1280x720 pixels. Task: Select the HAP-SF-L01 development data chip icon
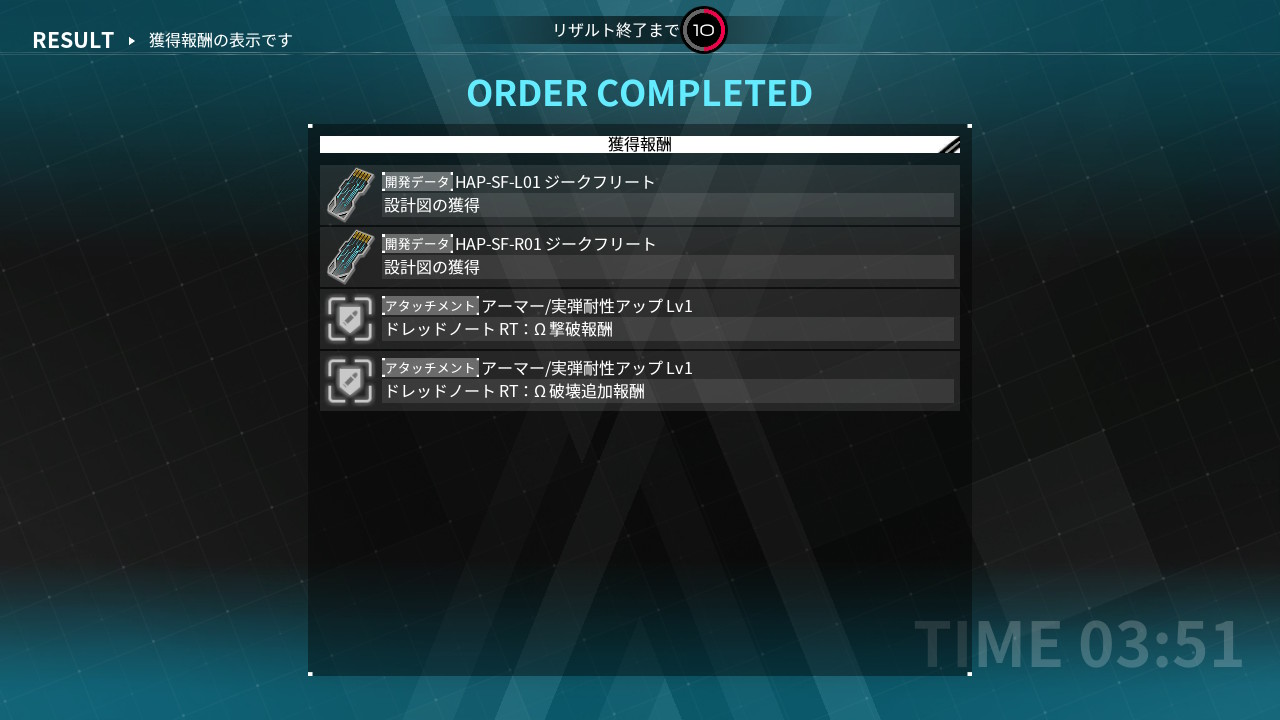[349, 193]
